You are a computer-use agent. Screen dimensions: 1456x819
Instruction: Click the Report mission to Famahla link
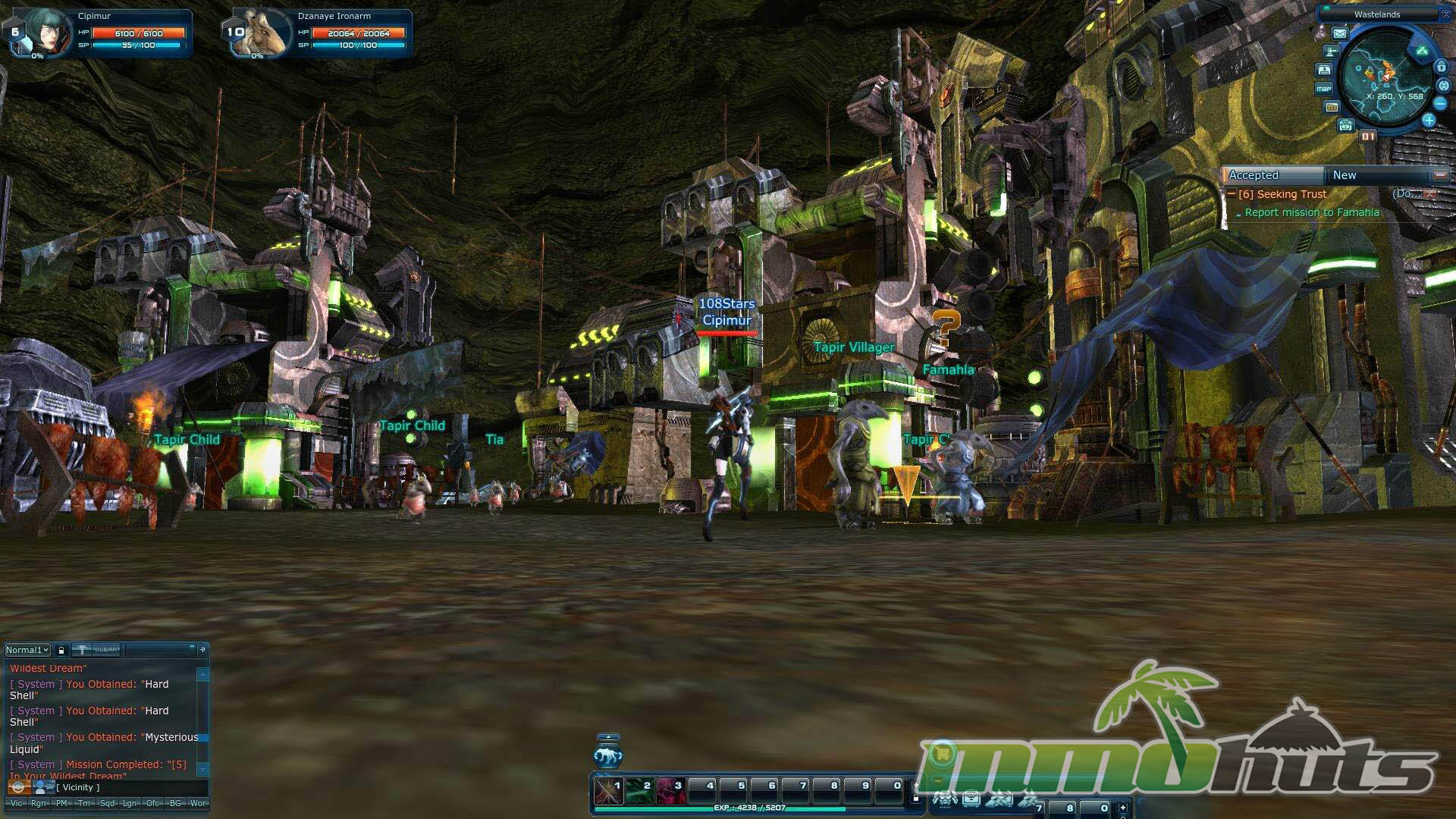click(x=1312, y=212)
